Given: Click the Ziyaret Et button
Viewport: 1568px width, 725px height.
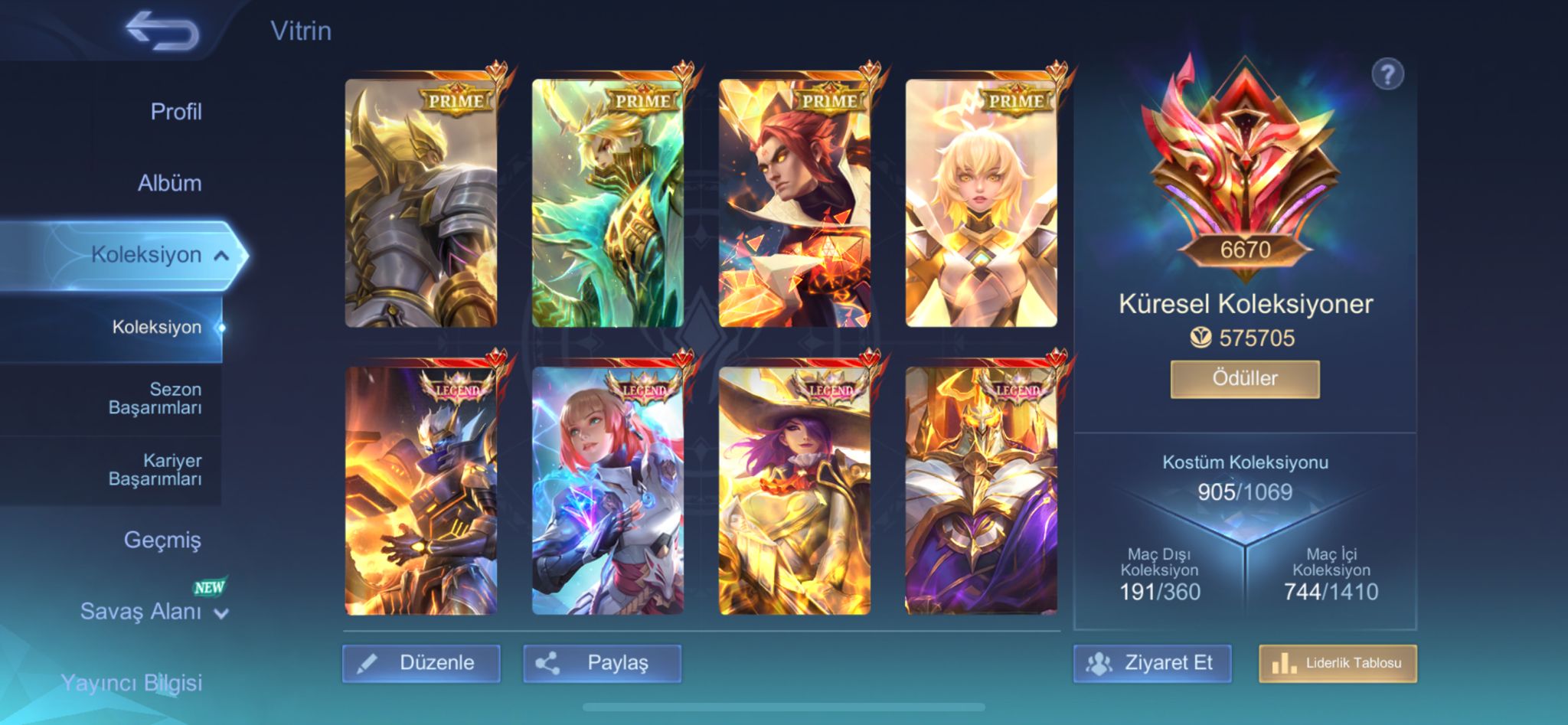Looking at the screenshot, I should click(x=1153, y=663).
